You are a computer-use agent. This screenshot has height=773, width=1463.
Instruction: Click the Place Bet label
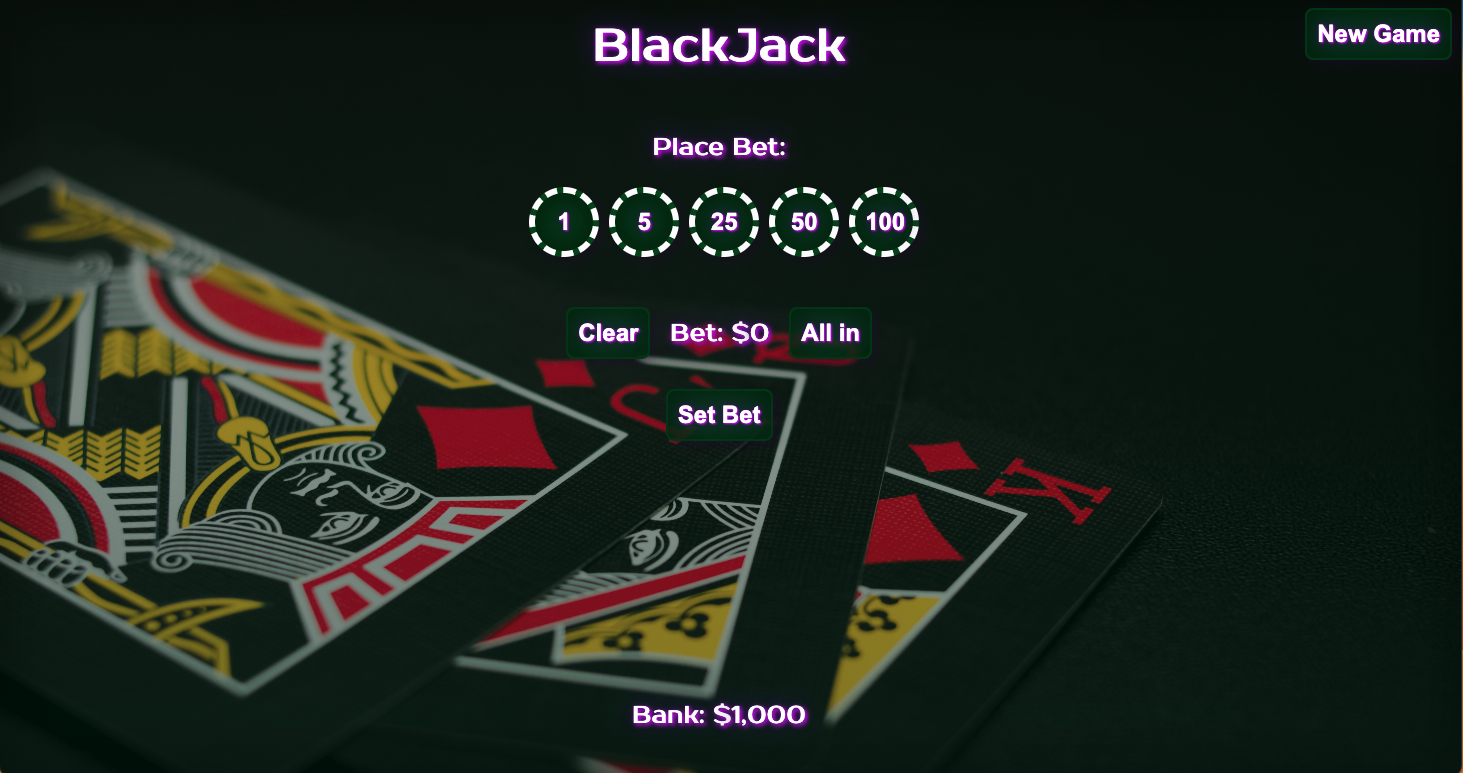click(719, 146)
